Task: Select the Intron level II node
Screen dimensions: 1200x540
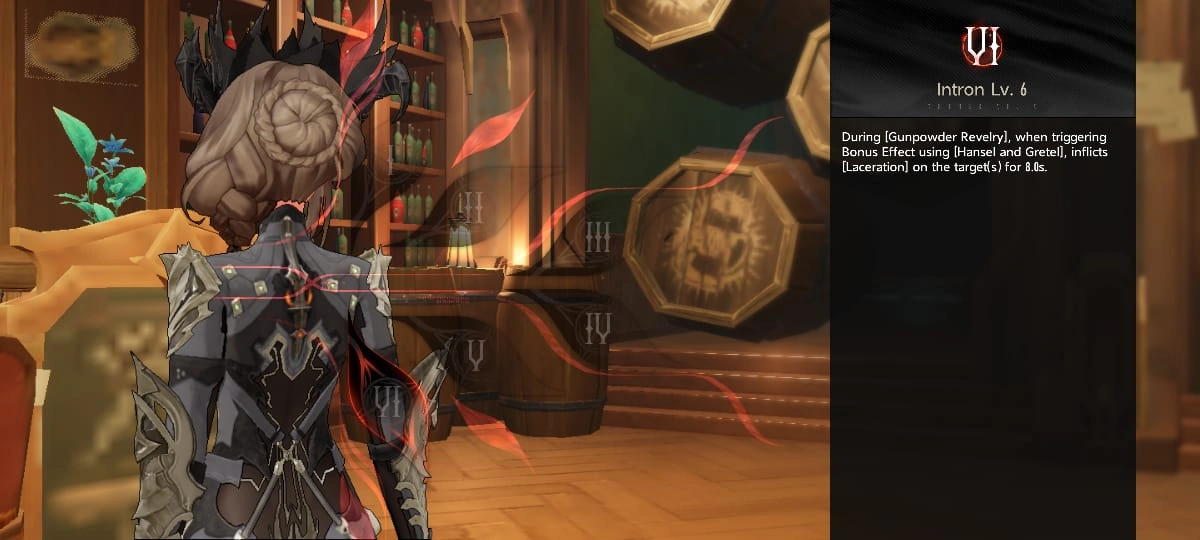Action: tap(470, 208)
